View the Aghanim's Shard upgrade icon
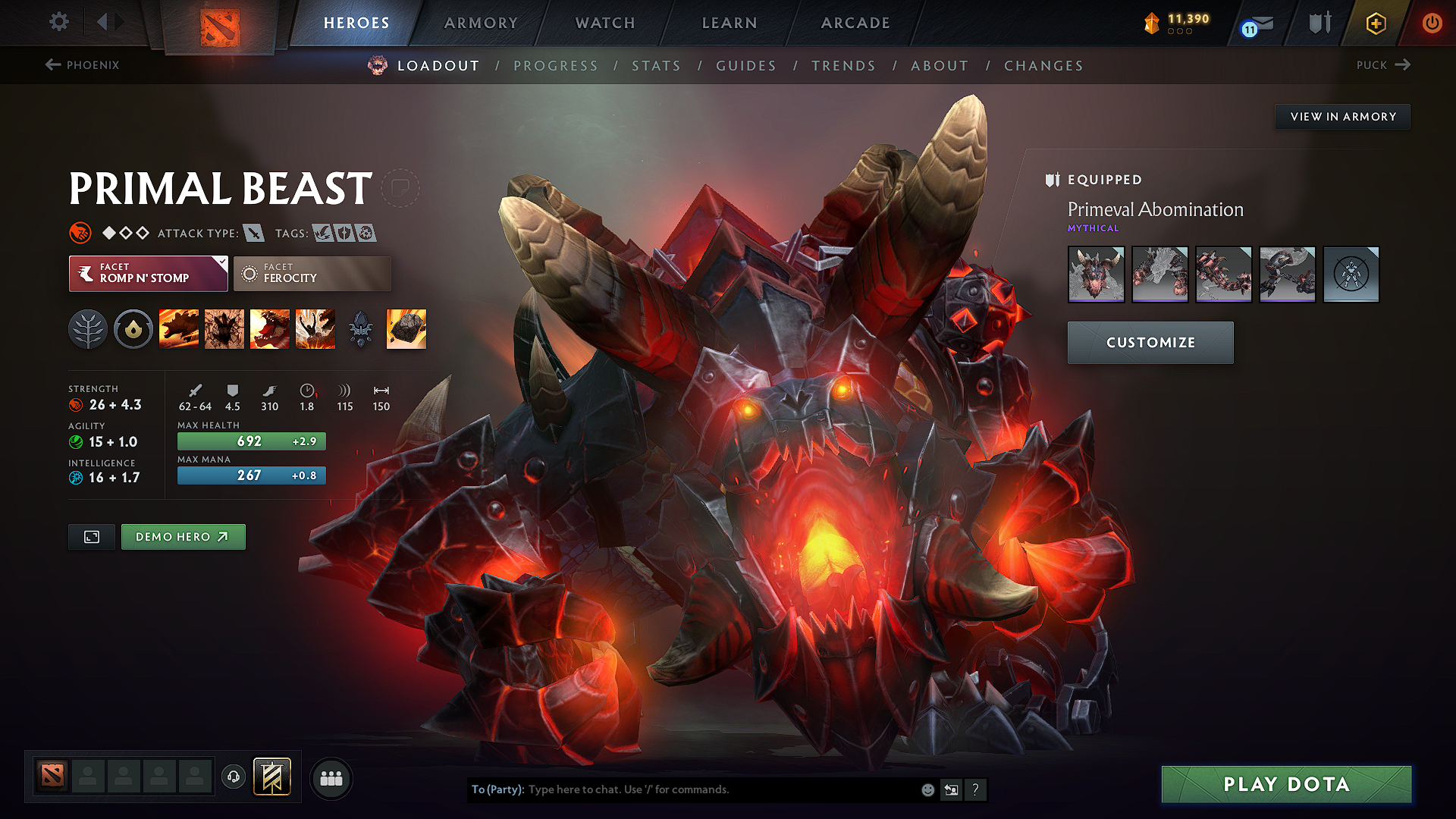The image size is (1456, 819). (x=360, y=328)
